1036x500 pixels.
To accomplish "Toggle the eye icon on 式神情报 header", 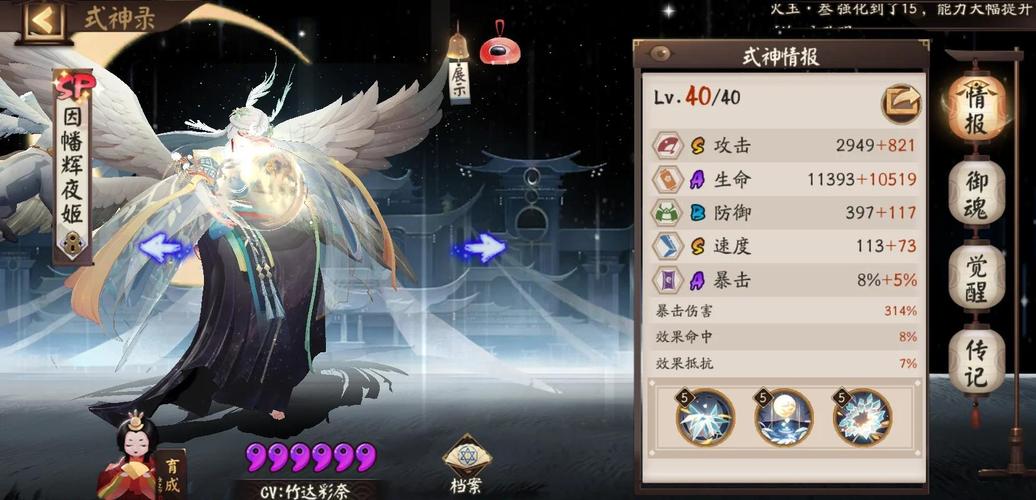I will point(660,53).
